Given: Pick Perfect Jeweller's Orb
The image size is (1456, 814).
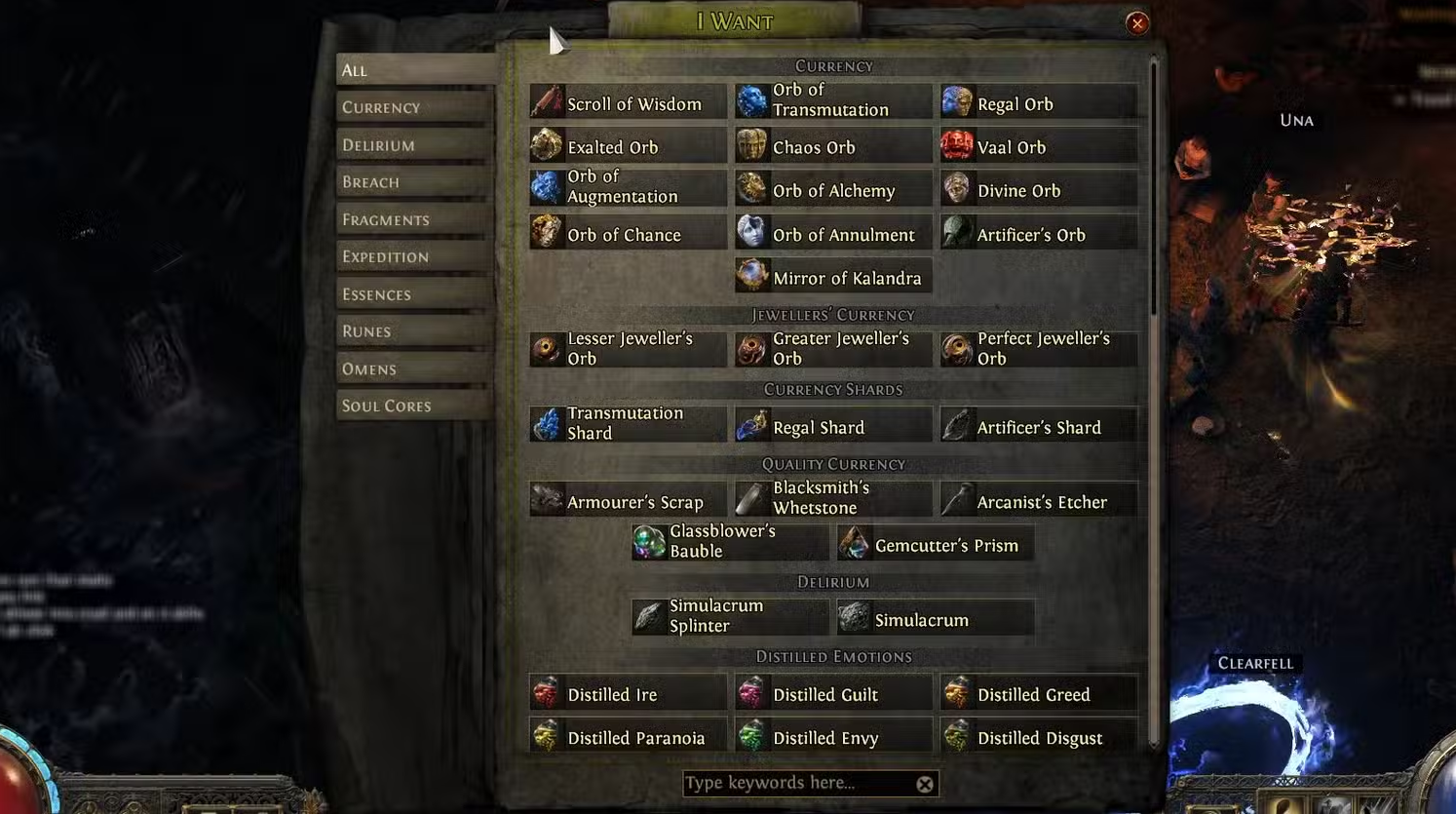Looking at the screenshot, I should 1038,349.
